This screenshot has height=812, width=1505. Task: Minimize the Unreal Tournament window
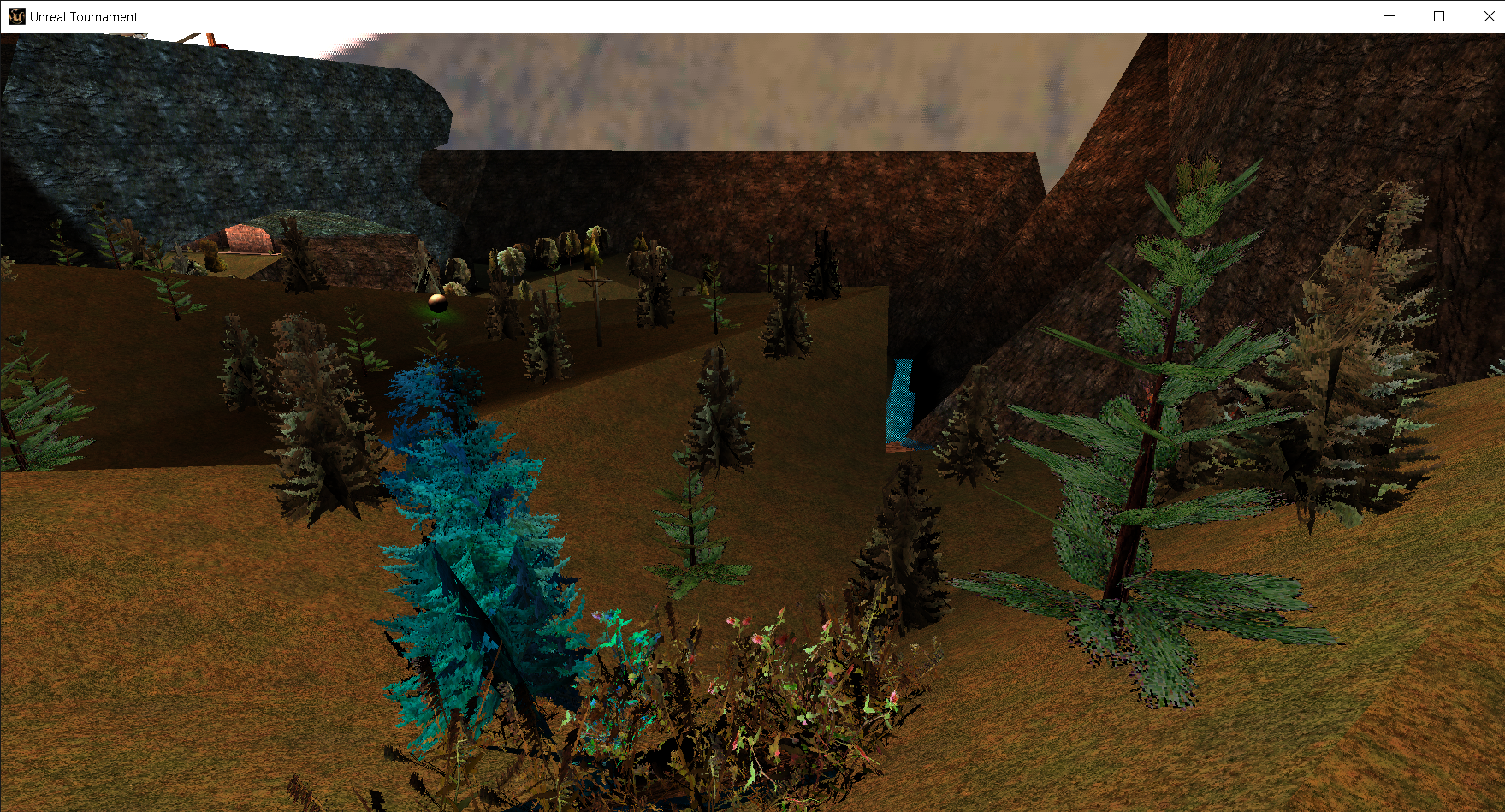(x=1388, y=16)
